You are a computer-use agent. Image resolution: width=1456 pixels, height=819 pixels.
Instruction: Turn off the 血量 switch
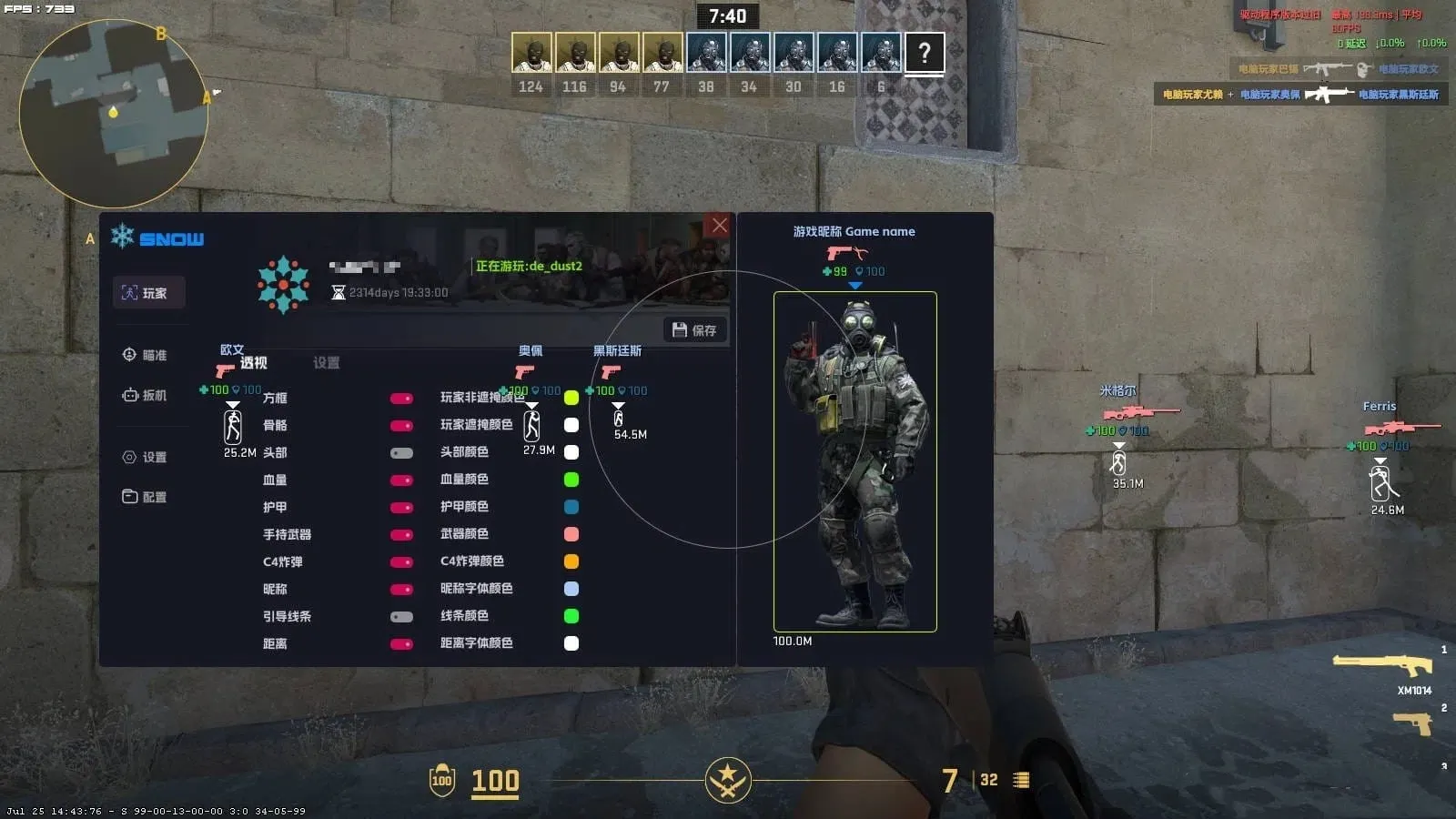401,480
